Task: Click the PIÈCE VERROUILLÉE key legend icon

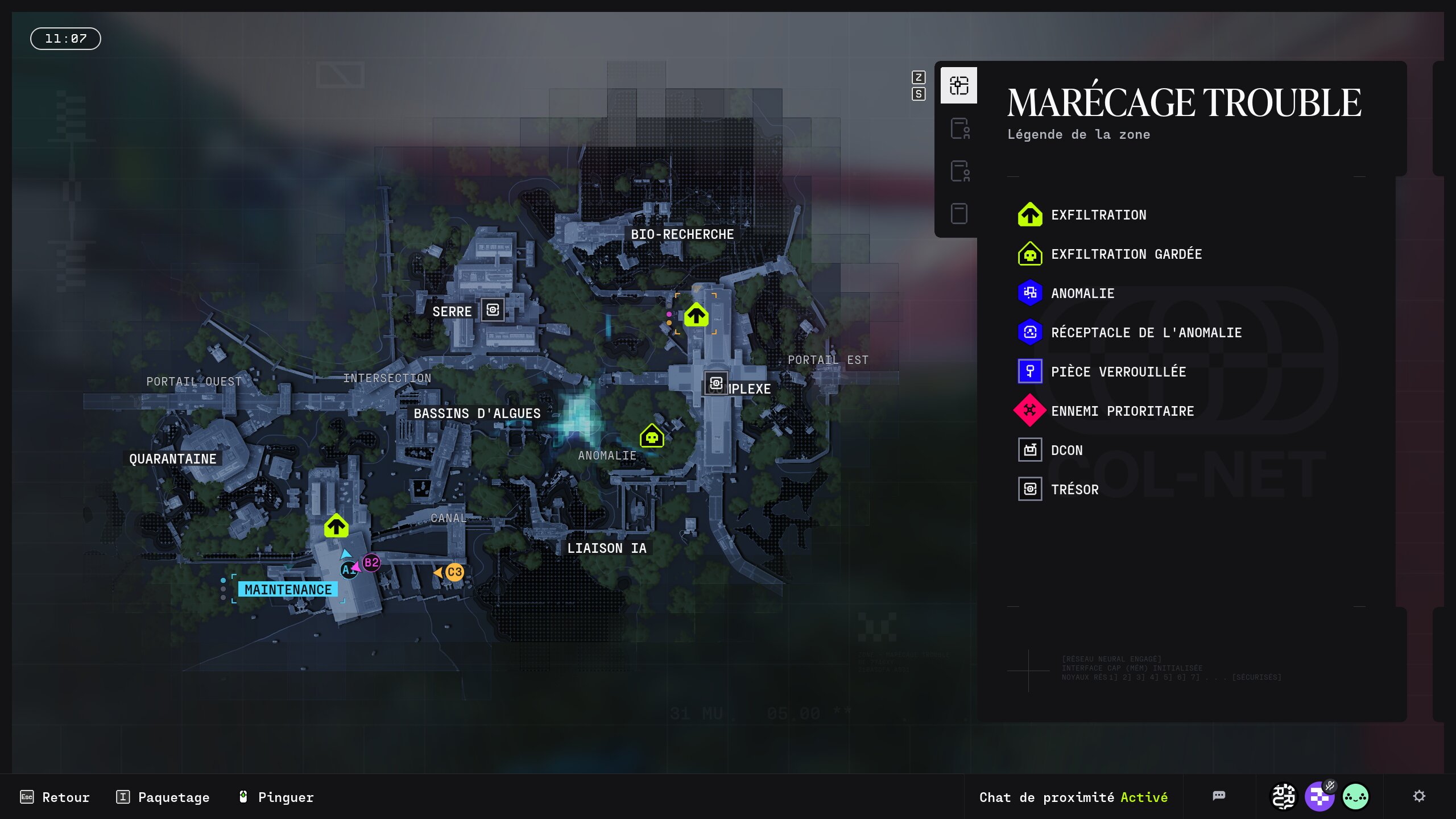Action: (1031, 371)
